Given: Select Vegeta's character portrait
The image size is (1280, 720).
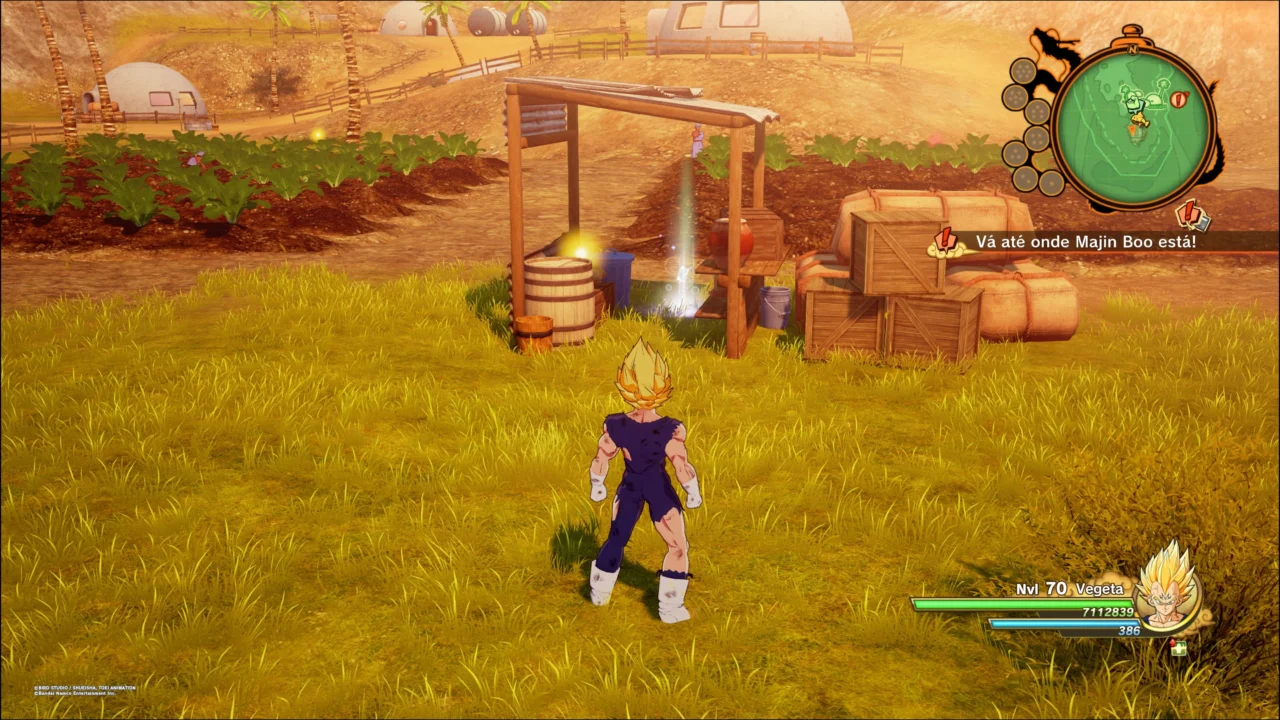Looking at the screenshot, I should coord(1166,590).
